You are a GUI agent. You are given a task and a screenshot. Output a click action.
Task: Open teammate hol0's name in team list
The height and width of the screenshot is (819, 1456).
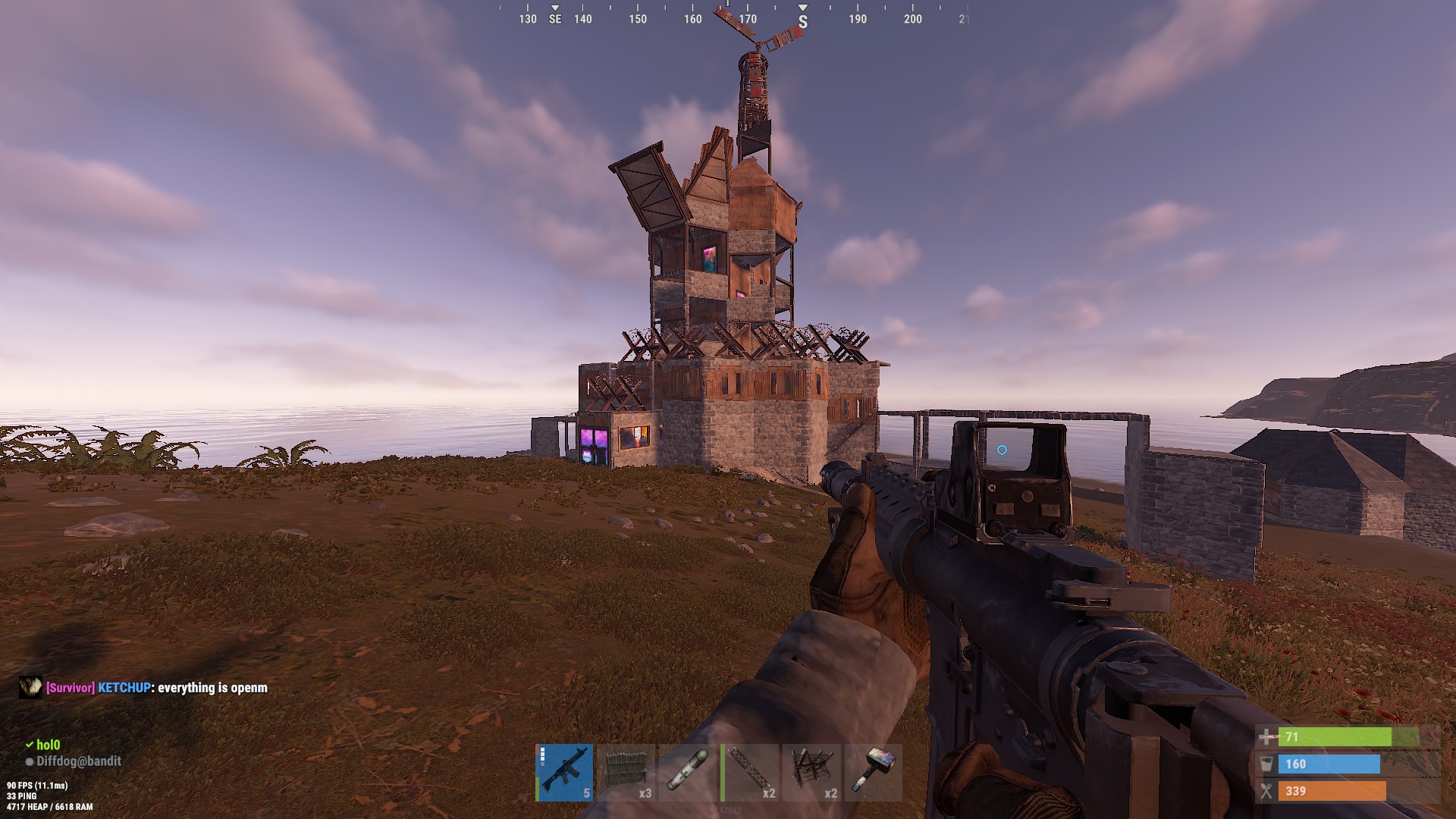tap(49, 744)
